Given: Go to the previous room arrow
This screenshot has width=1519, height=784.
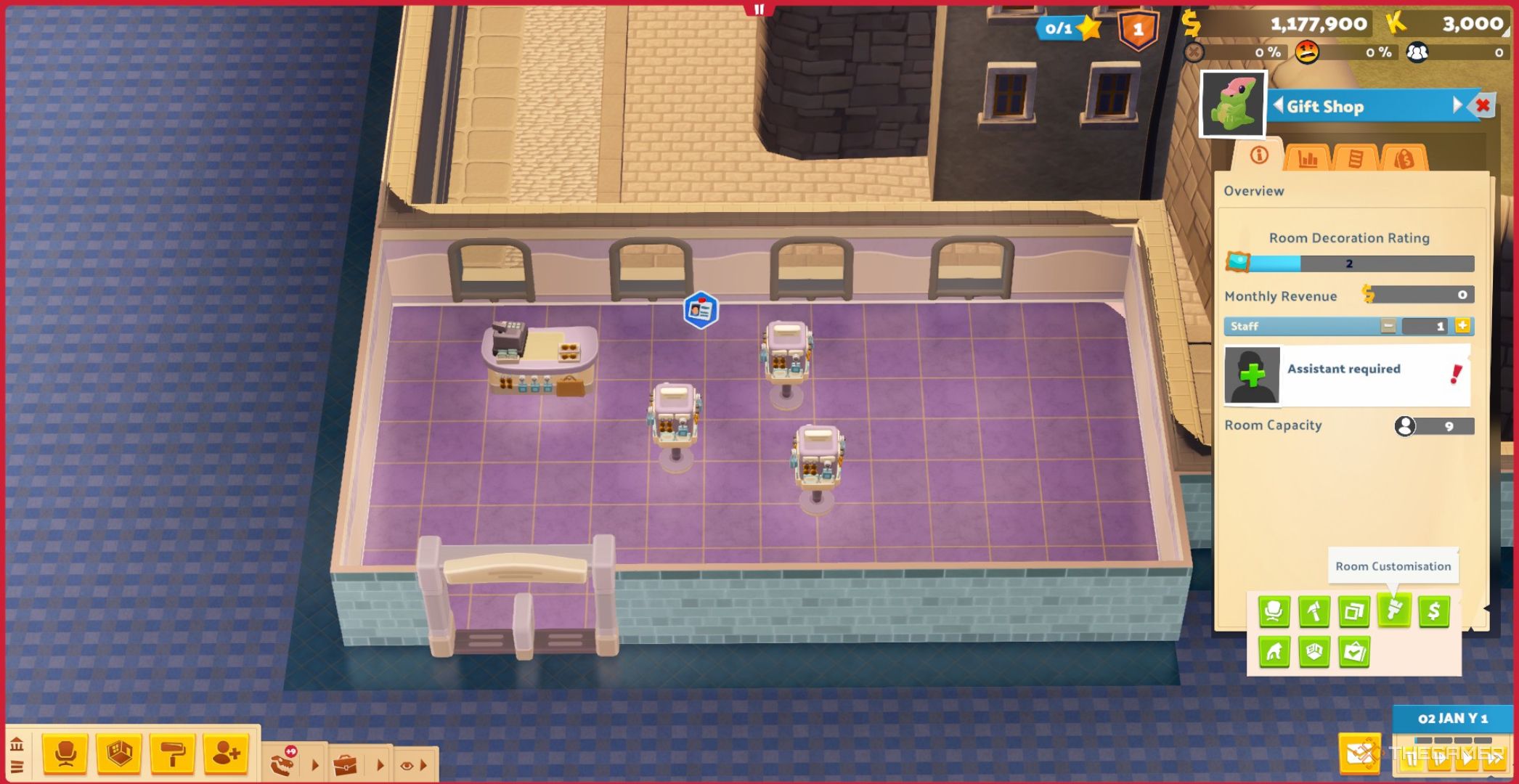Looking at the screenshot, I should (x=1279, y=106).
